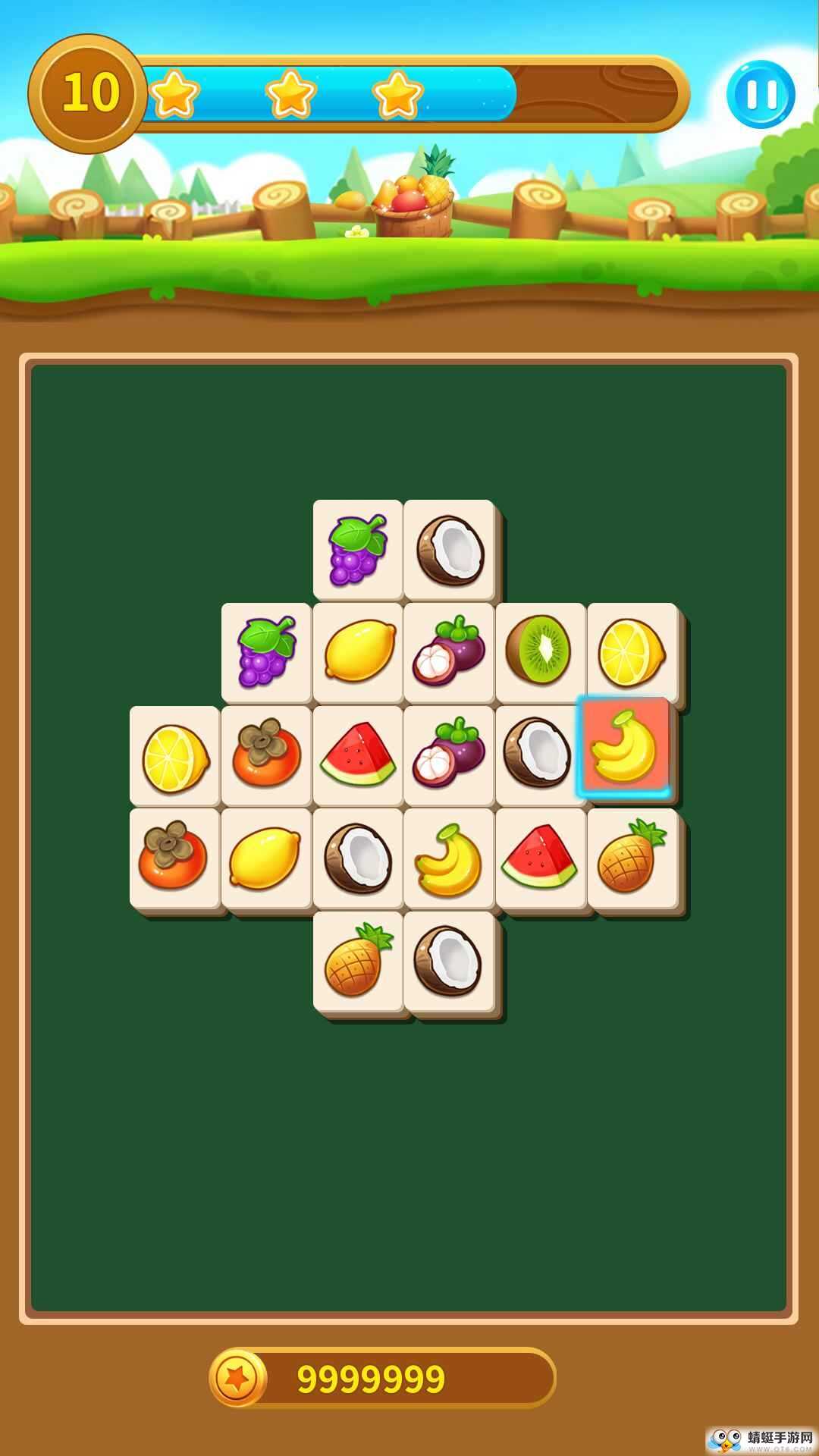Select the lemon slice tile beside the kiwi

tap(632, 652)
